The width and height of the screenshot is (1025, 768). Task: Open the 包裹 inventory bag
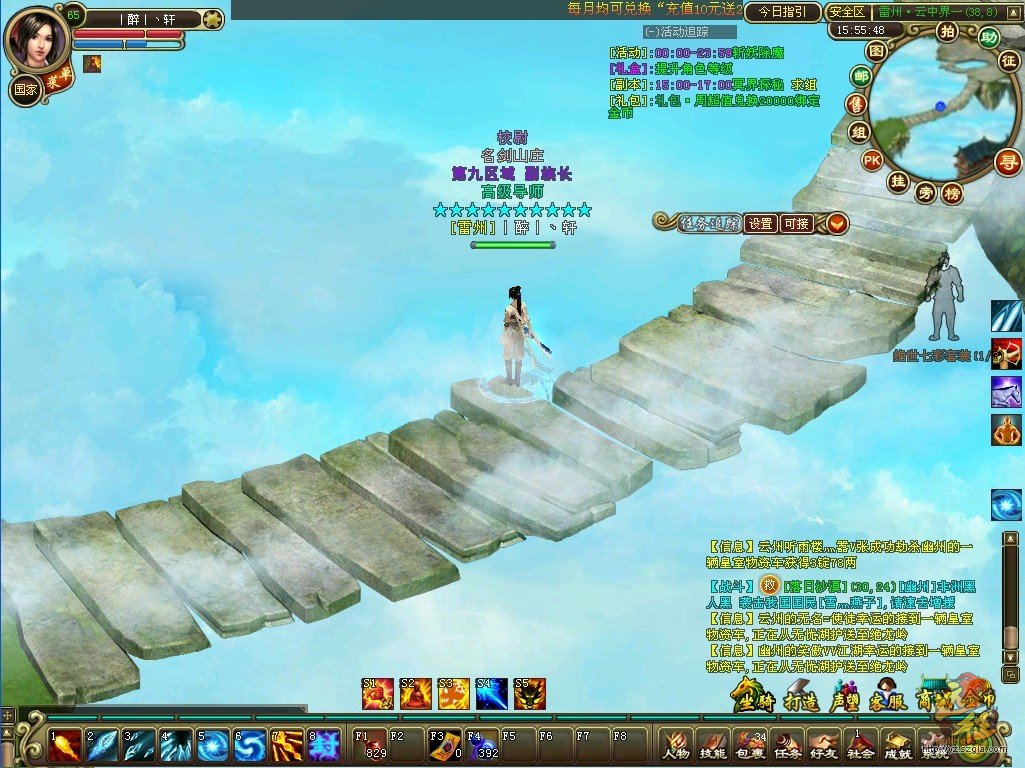[749, 745]
